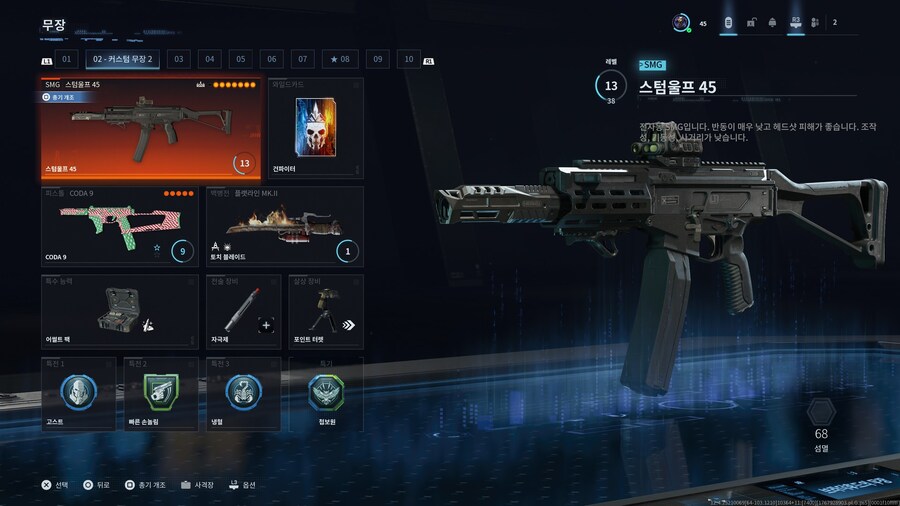
Task: Select loadout tab 01
Action: click(68, 60)
